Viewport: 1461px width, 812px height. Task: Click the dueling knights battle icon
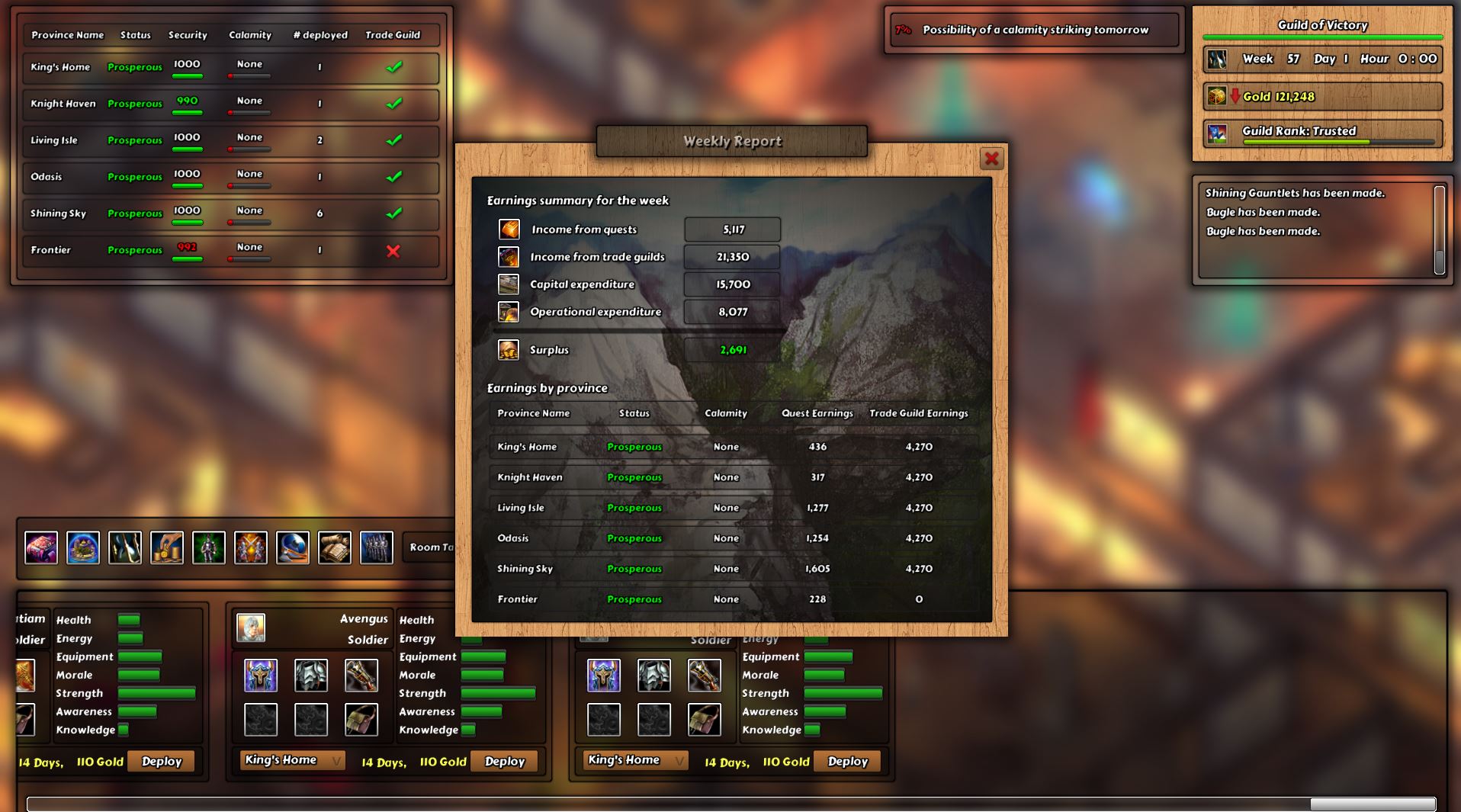coord(252,547)
